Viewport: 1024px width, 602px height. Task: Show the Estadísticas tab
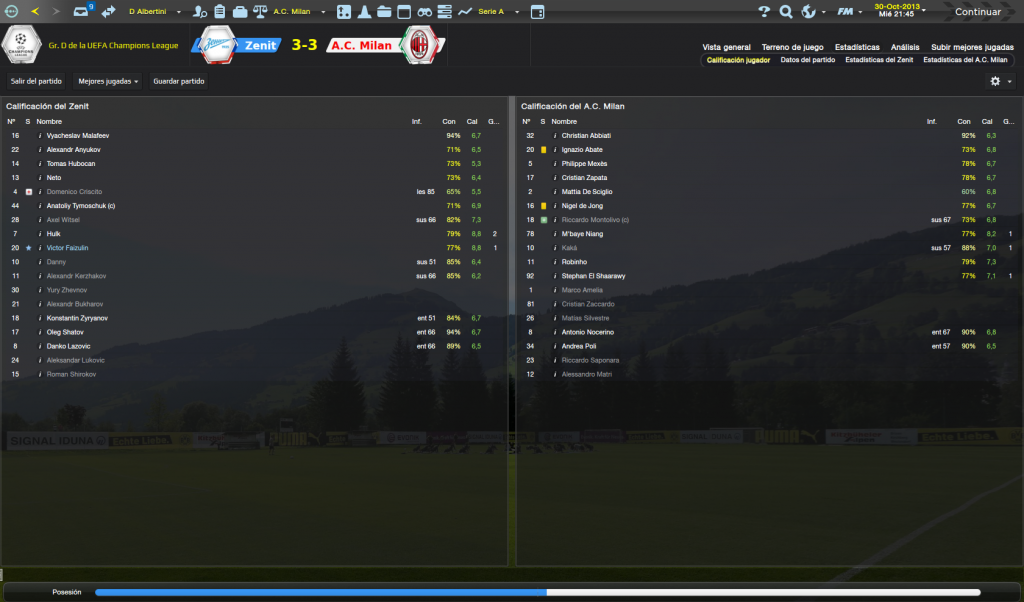[857, 47]
